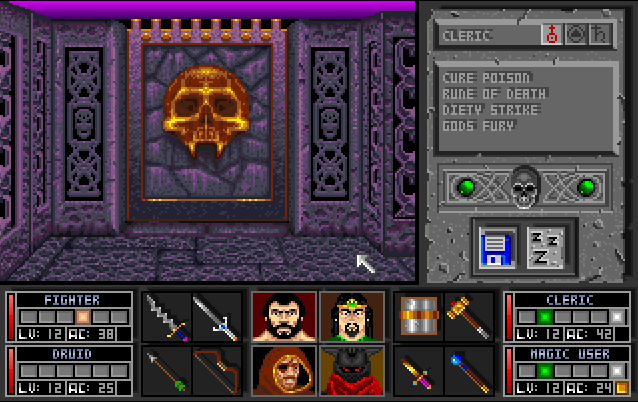Select the crowned cleric portrait
The width and height of the screenshot is (638, 402).
pos(345,317)
